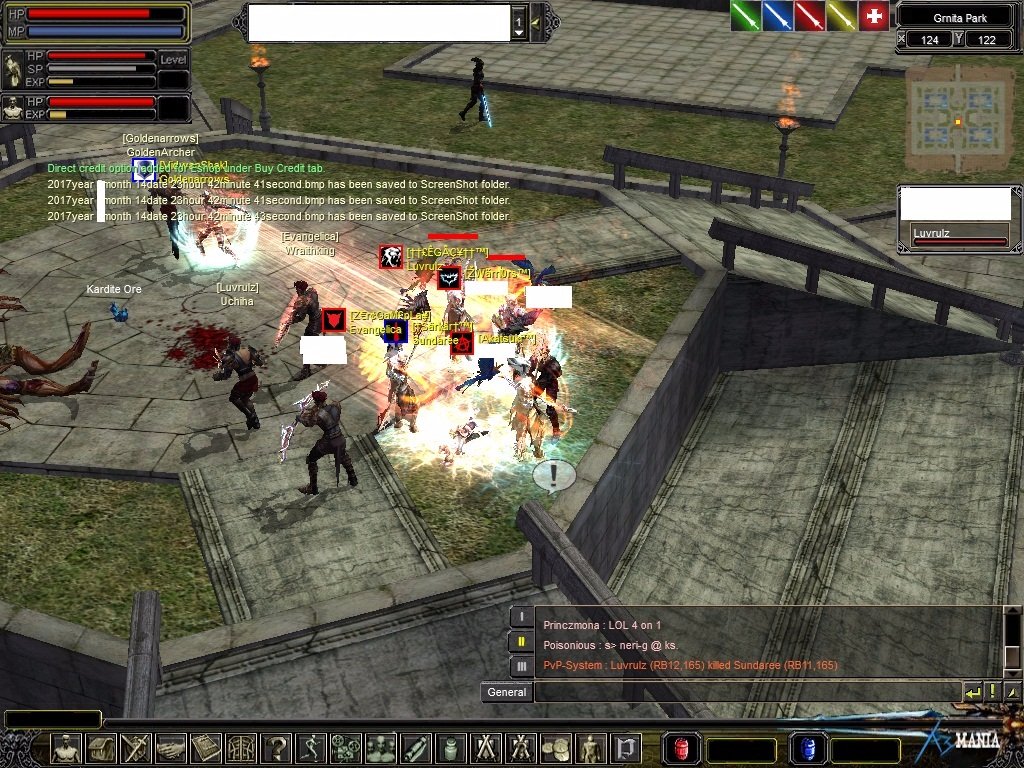This screenshot has height=768, width=1024.
Task: Send chat with the enter arrow button
Action: tap(972, 692)
